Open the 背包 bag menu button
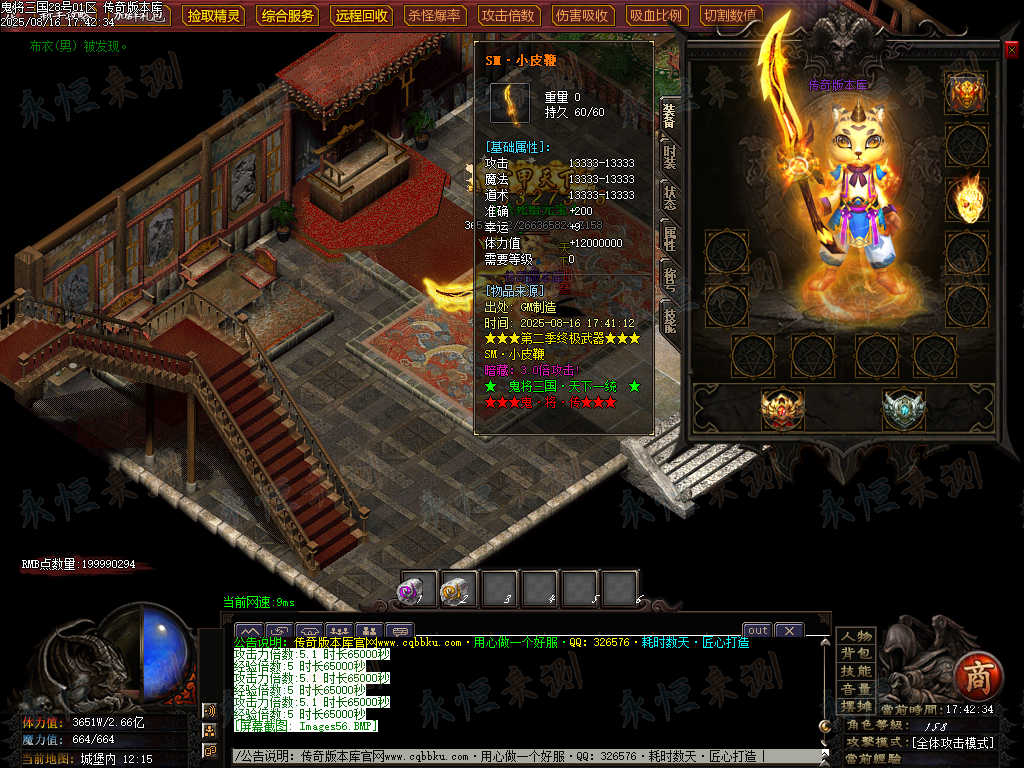The width and height of the screenshot is (1024, 768). coord(856,653)
